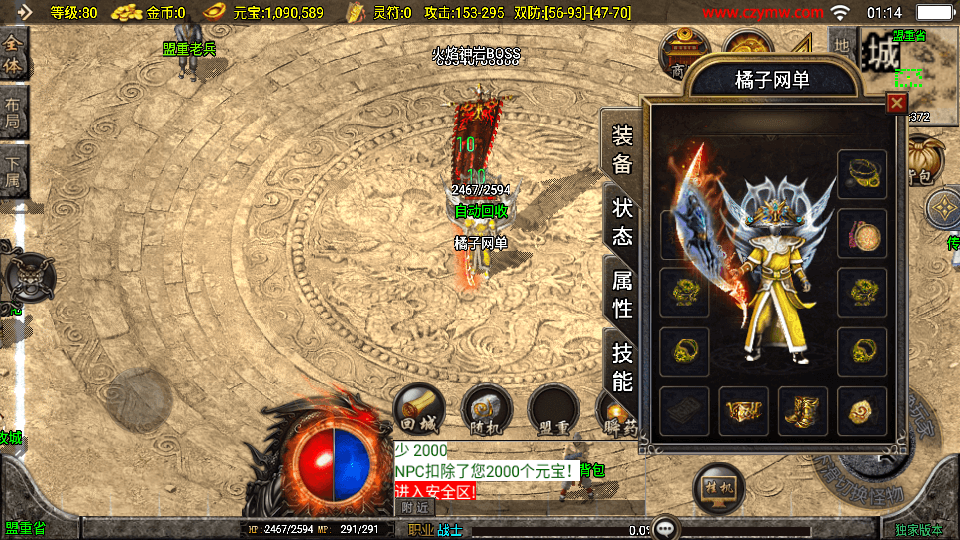Toggle 挂机 auto-battle mode

718,489
